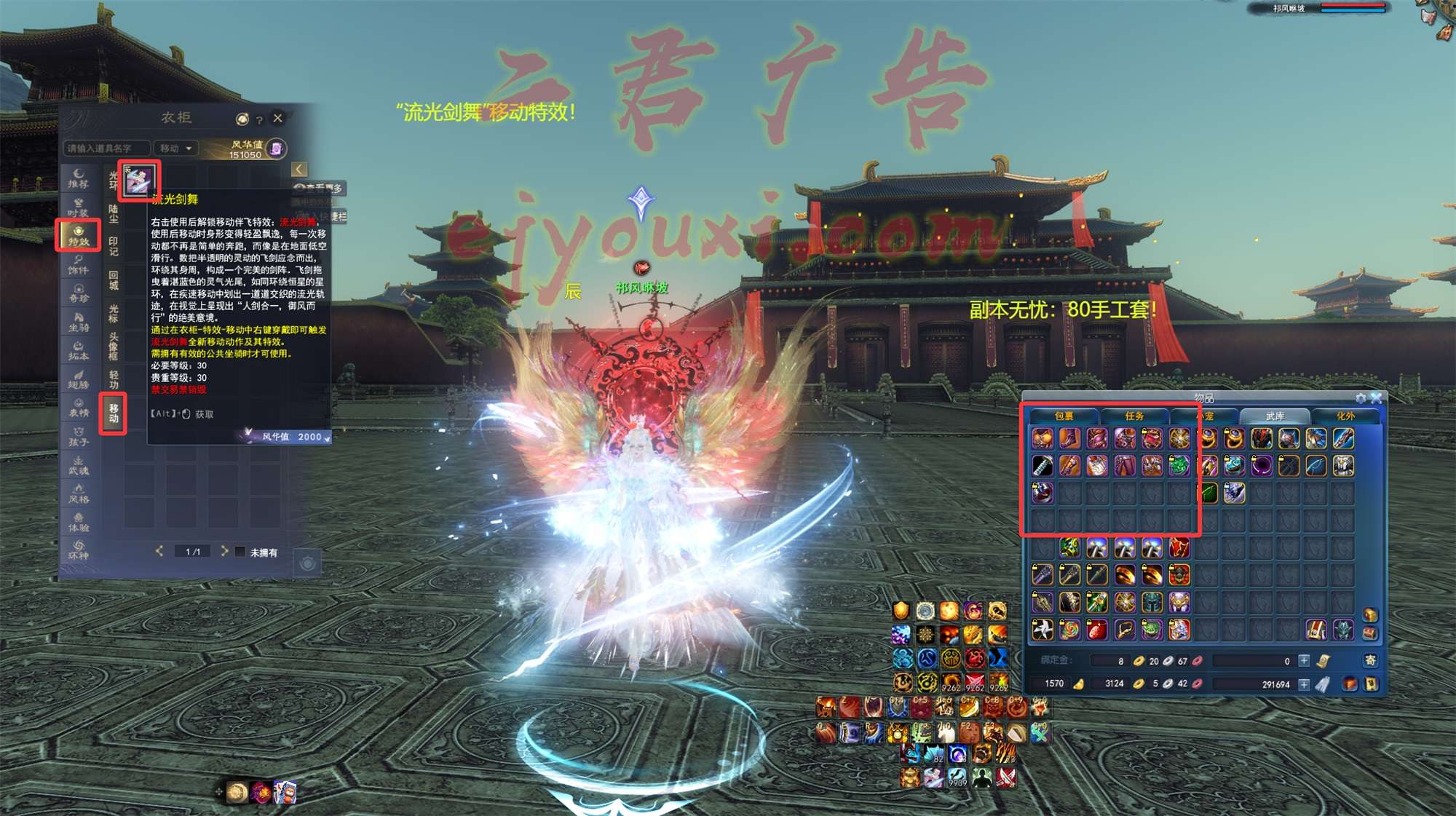
Task: Select the rainbow lollipop item slot
Action: (1069, 630)
